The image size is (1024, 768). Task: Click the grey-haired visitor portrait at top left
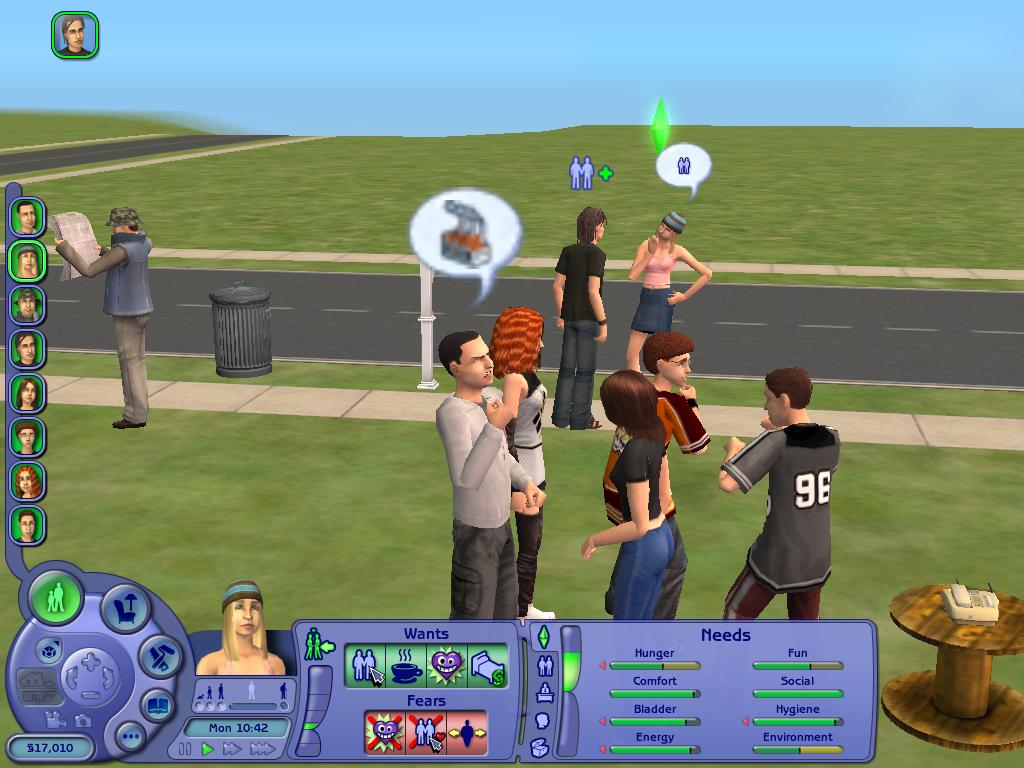75,35
